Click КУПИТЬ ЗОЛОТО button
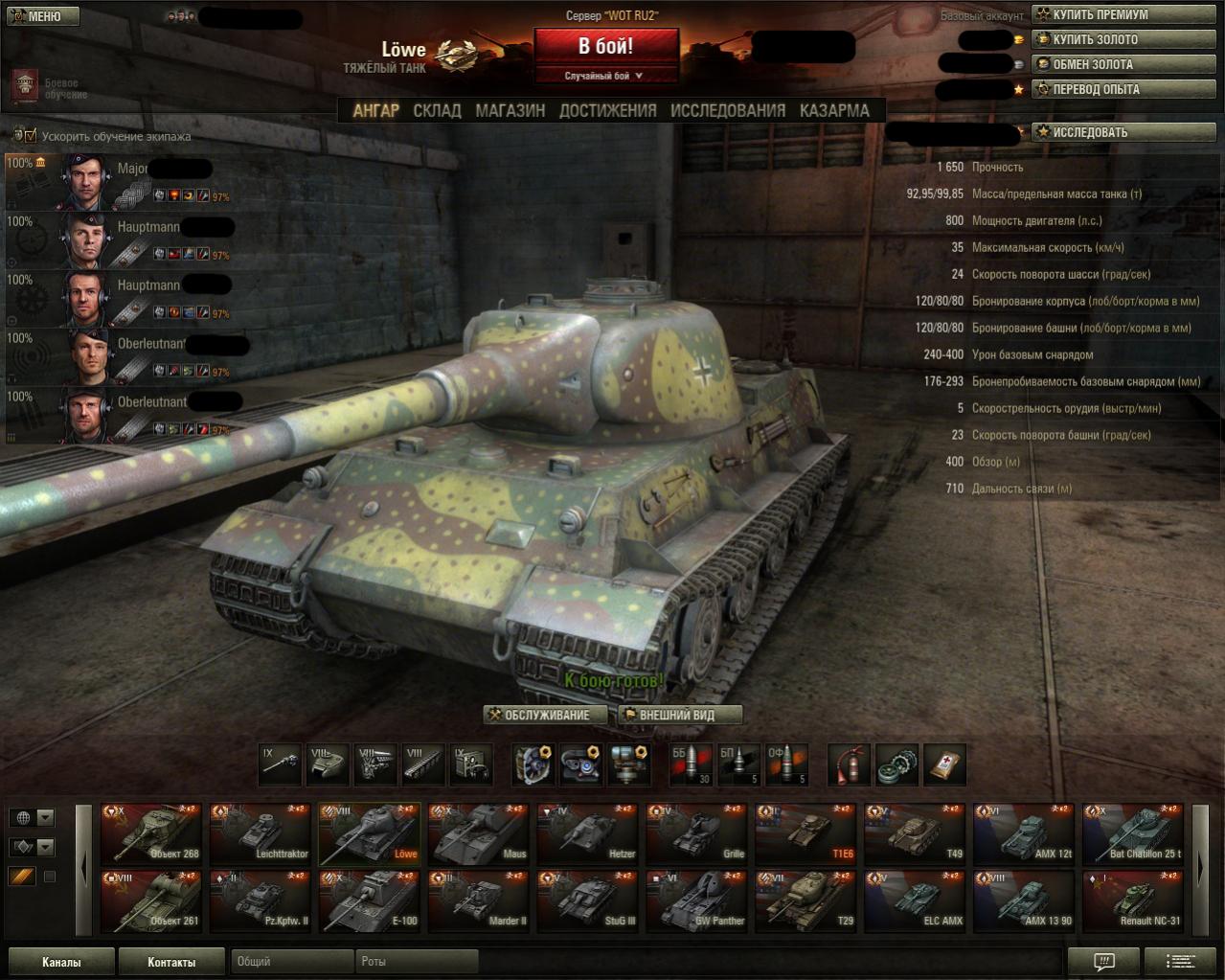The height and width of the screenshot is (980, 1225). click(1124, 39)
